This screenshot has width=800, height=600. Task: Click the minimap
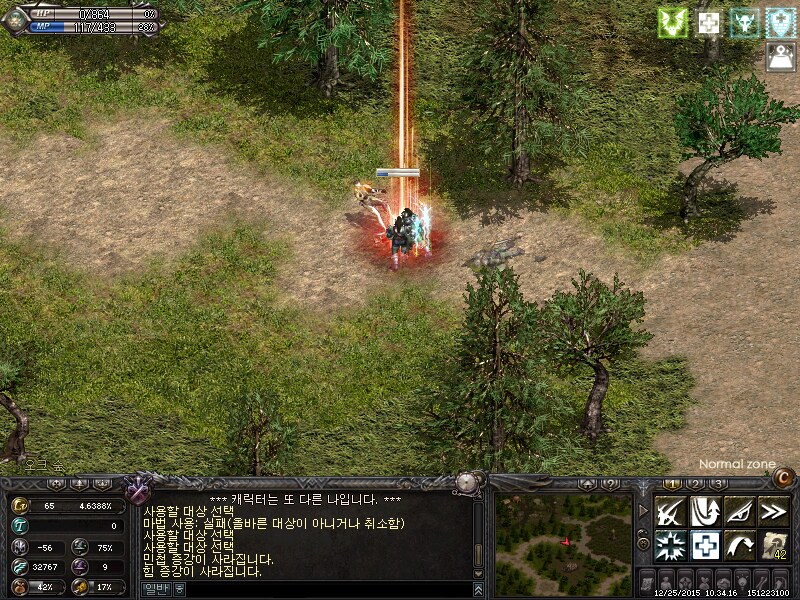[x=564, y=542]
